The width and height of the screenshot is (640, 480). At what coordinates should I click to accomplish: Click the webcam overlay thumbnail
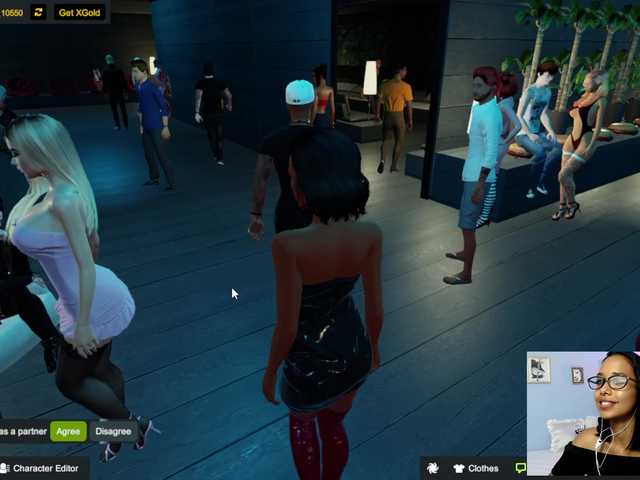582,412
